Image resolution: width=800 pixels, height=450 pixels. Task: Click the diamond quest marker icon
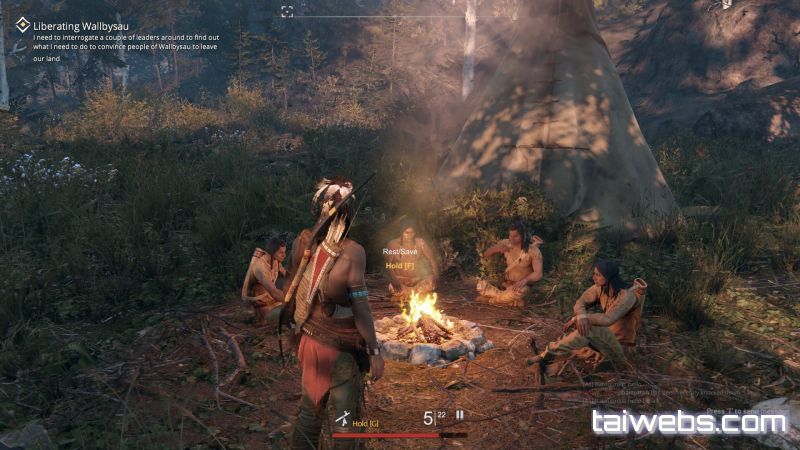pyautogui.click(x=22, y=25)
